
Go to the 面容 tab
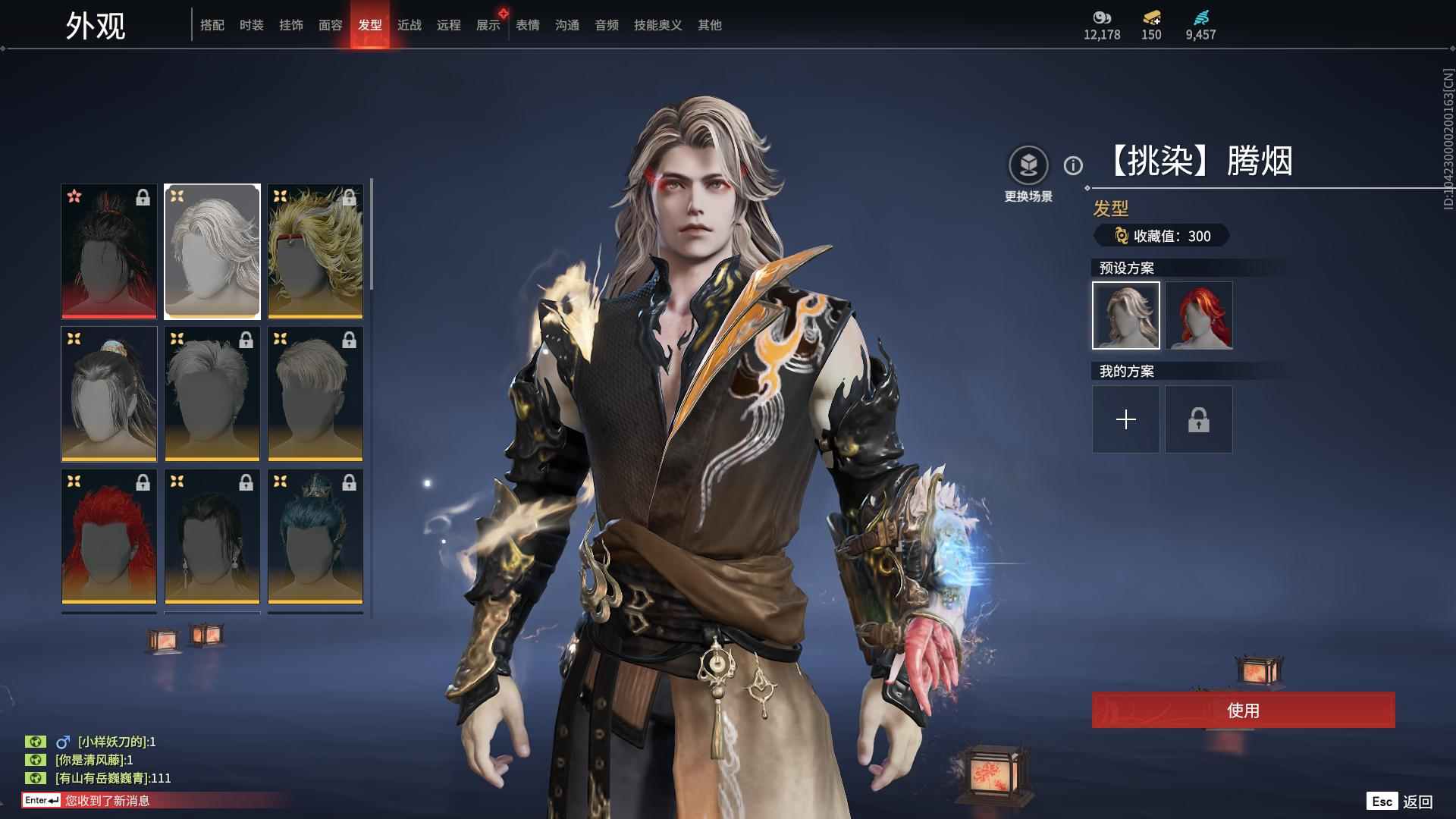pyautogui.click(x=330, y=25)
